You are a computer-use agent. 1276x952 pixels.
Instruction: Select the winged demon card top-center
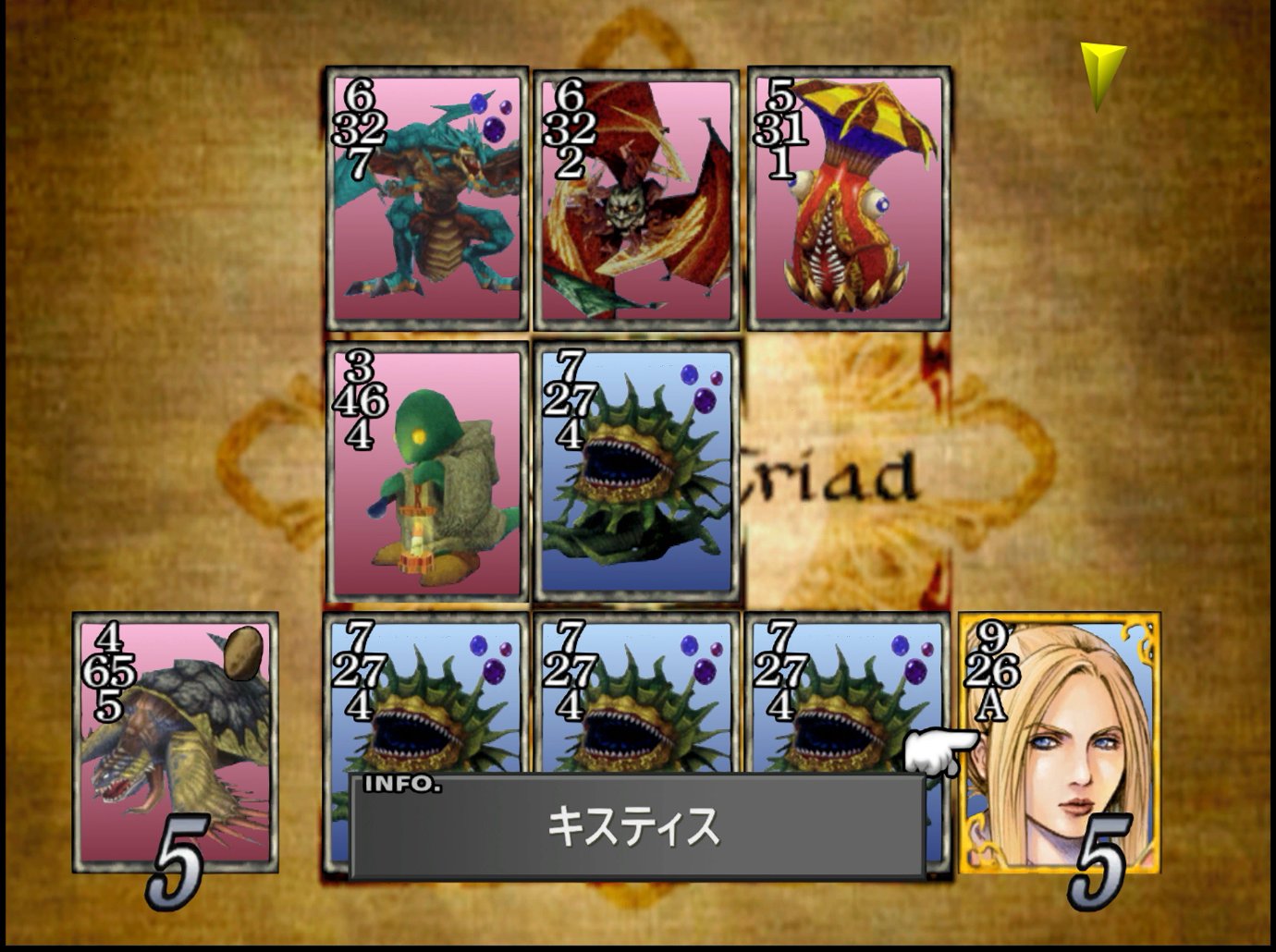click(636, 199)
